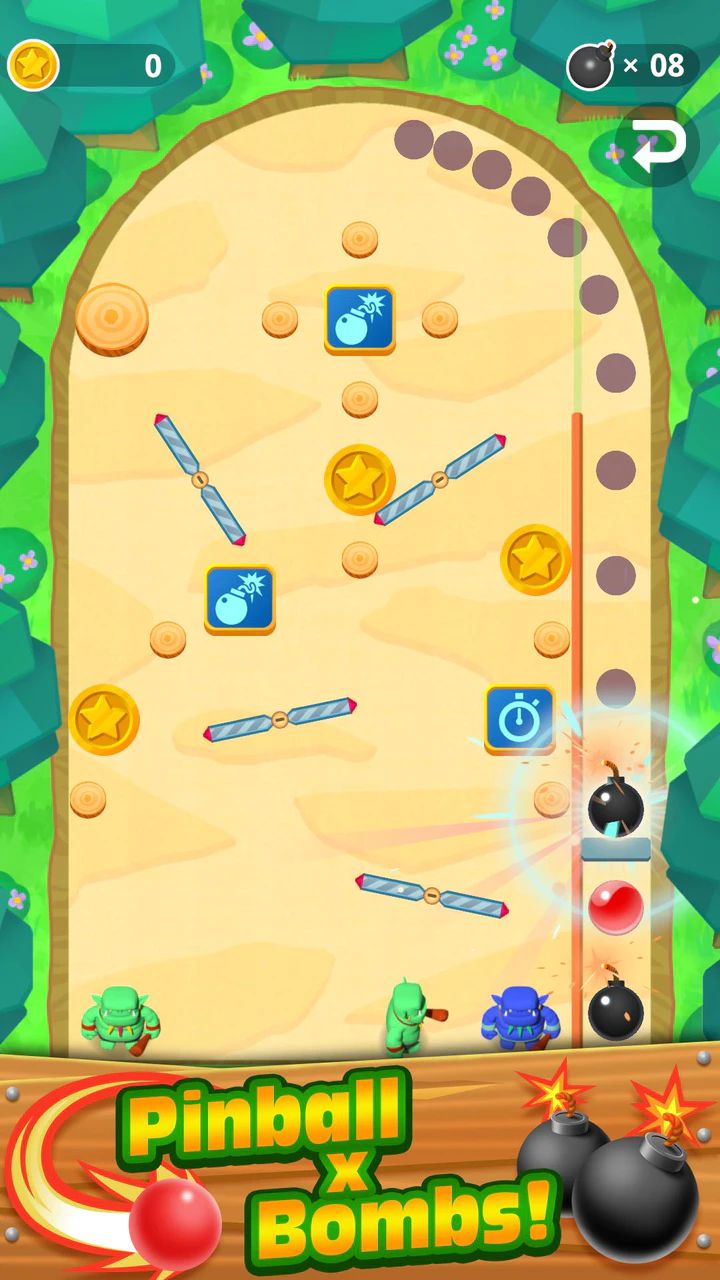Tap the white return arrow button
720x1280 pixels.
pos(659,146)
